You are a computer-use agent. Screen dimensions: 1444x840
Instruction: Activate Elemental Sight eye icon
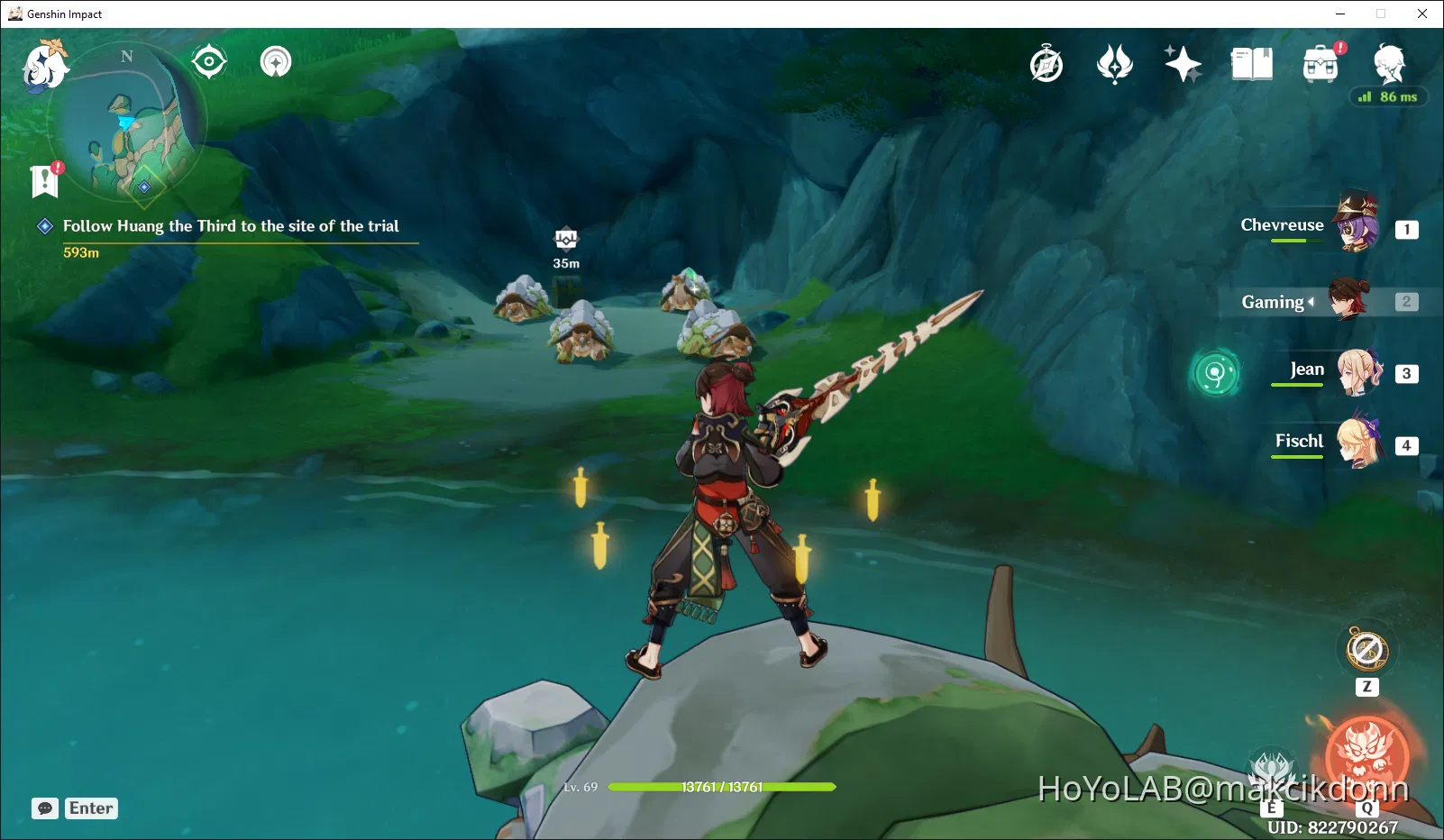pyautogui.click(x=209, y=60)
